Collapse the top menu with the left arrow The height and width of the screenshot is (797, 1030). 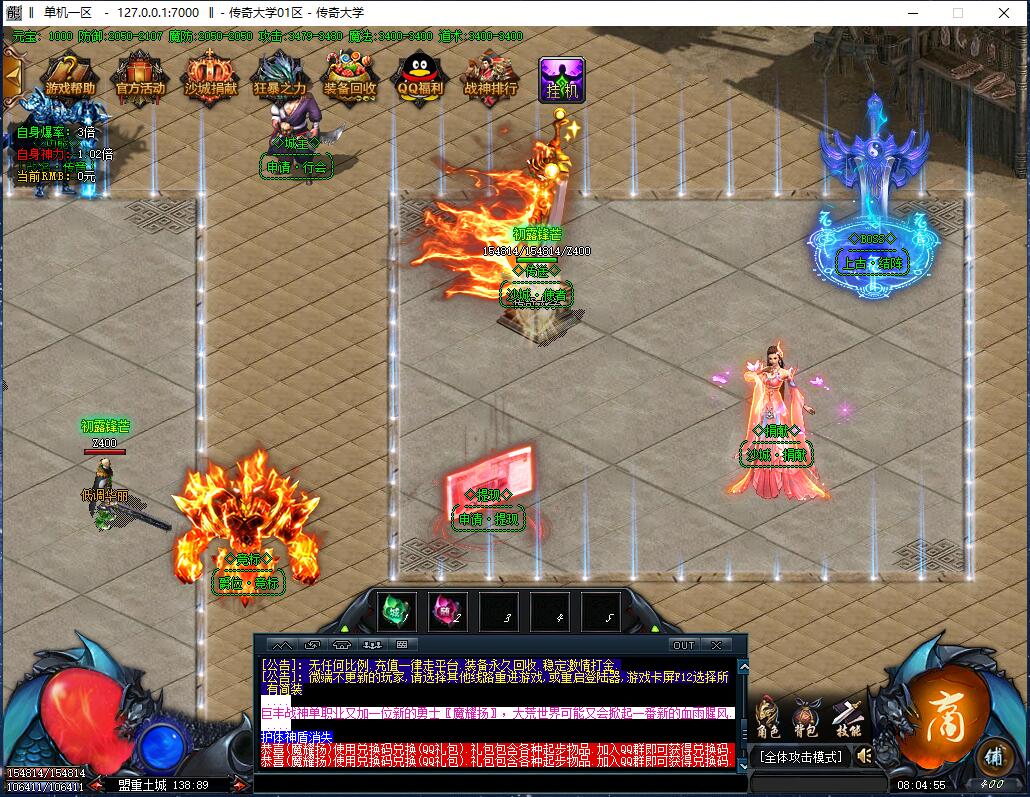pos(12,74)
